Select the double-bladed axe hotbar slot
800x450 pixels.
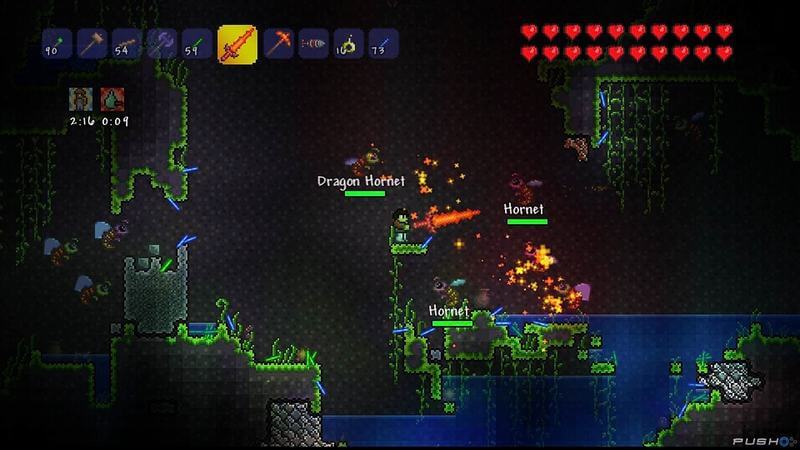[162, 44]
